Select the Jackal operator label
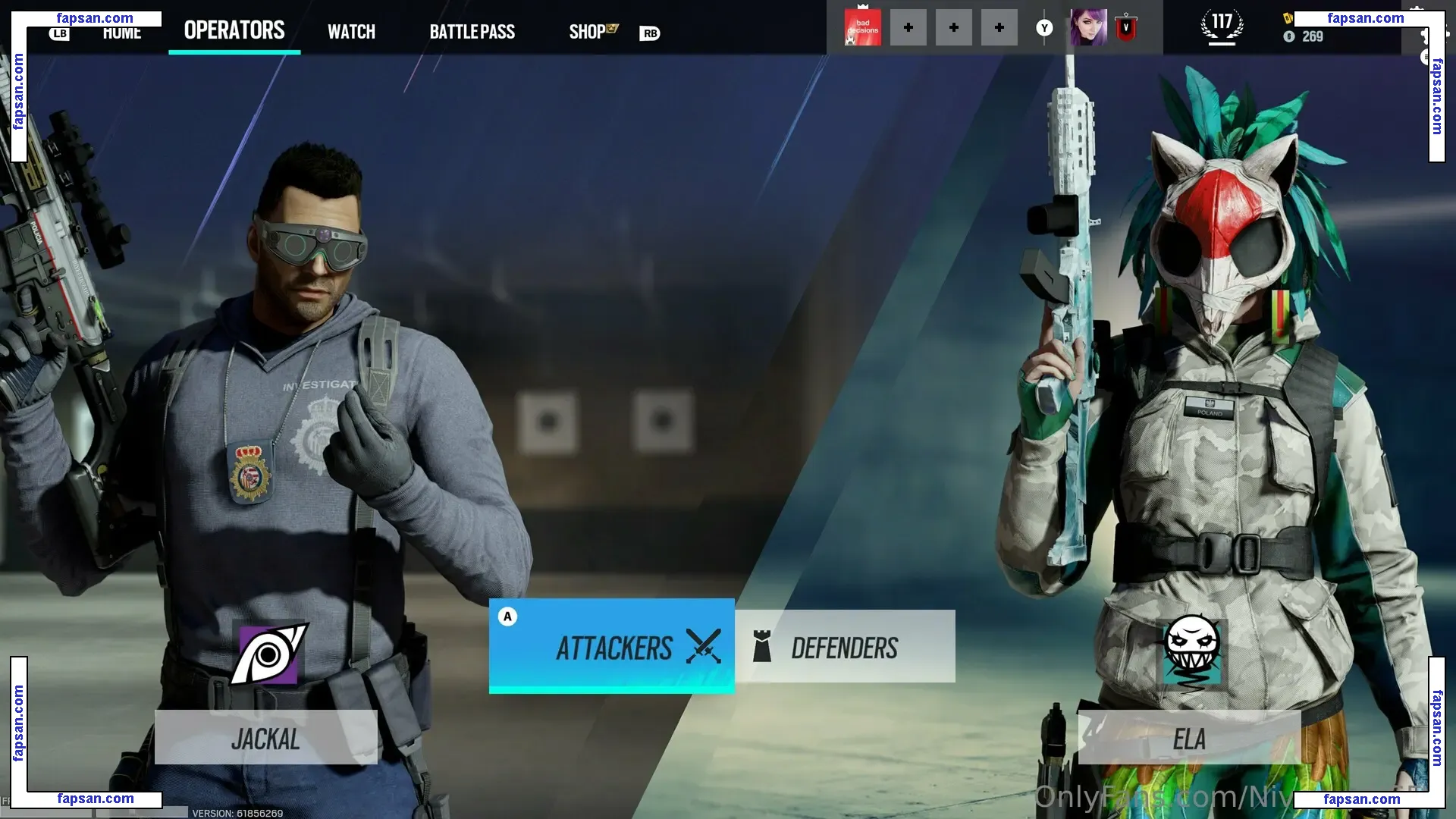The width and height of the screenshot is (1456, 819). [x=265, y=738]
